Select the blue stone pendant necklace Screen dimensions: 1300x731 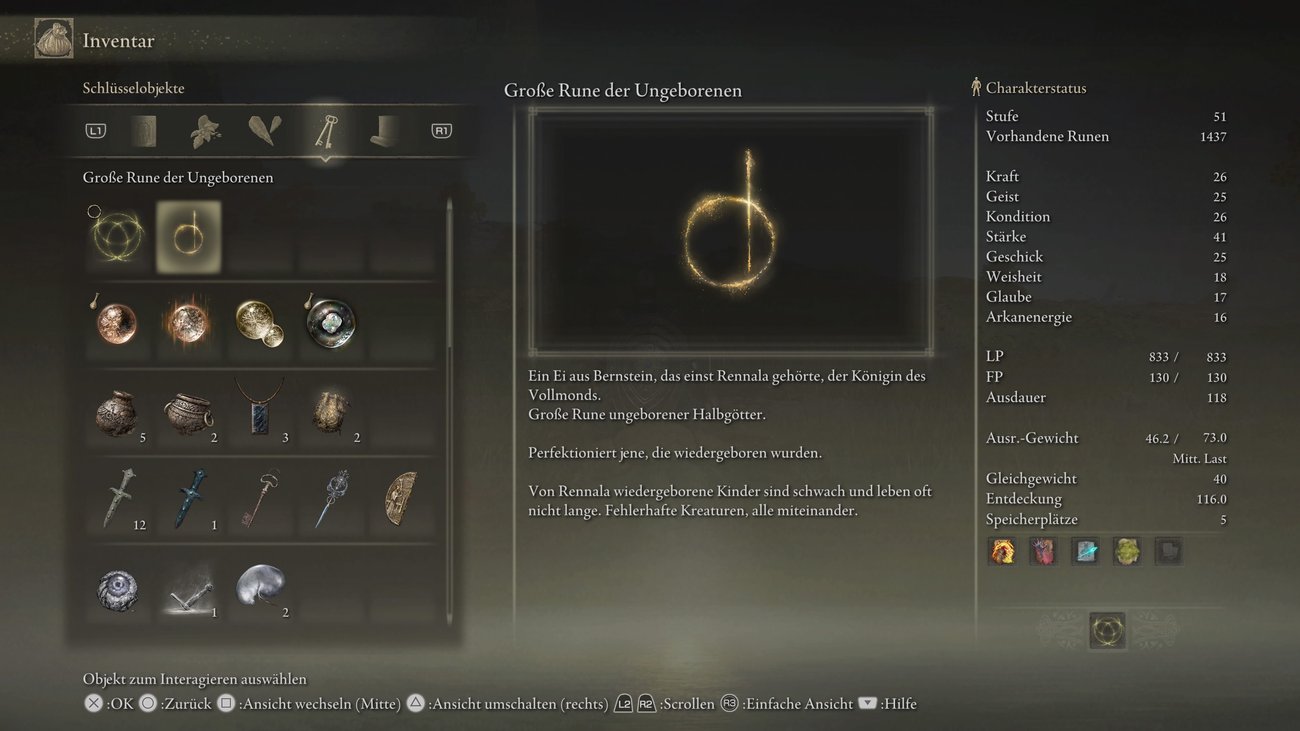pyautogui.click(x=259, y=408)
